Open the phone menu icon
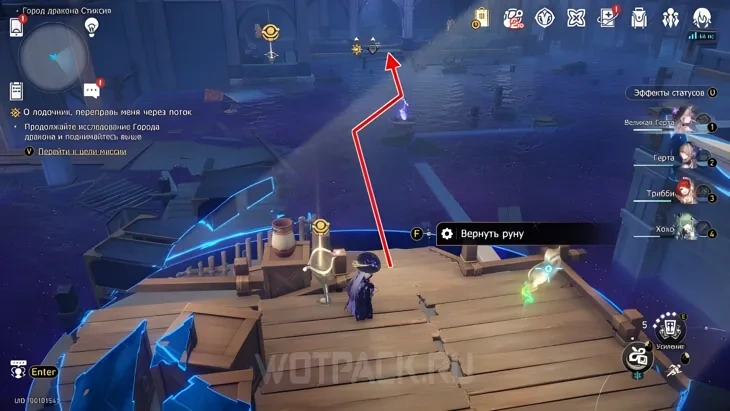 click(x=16, y=27)
